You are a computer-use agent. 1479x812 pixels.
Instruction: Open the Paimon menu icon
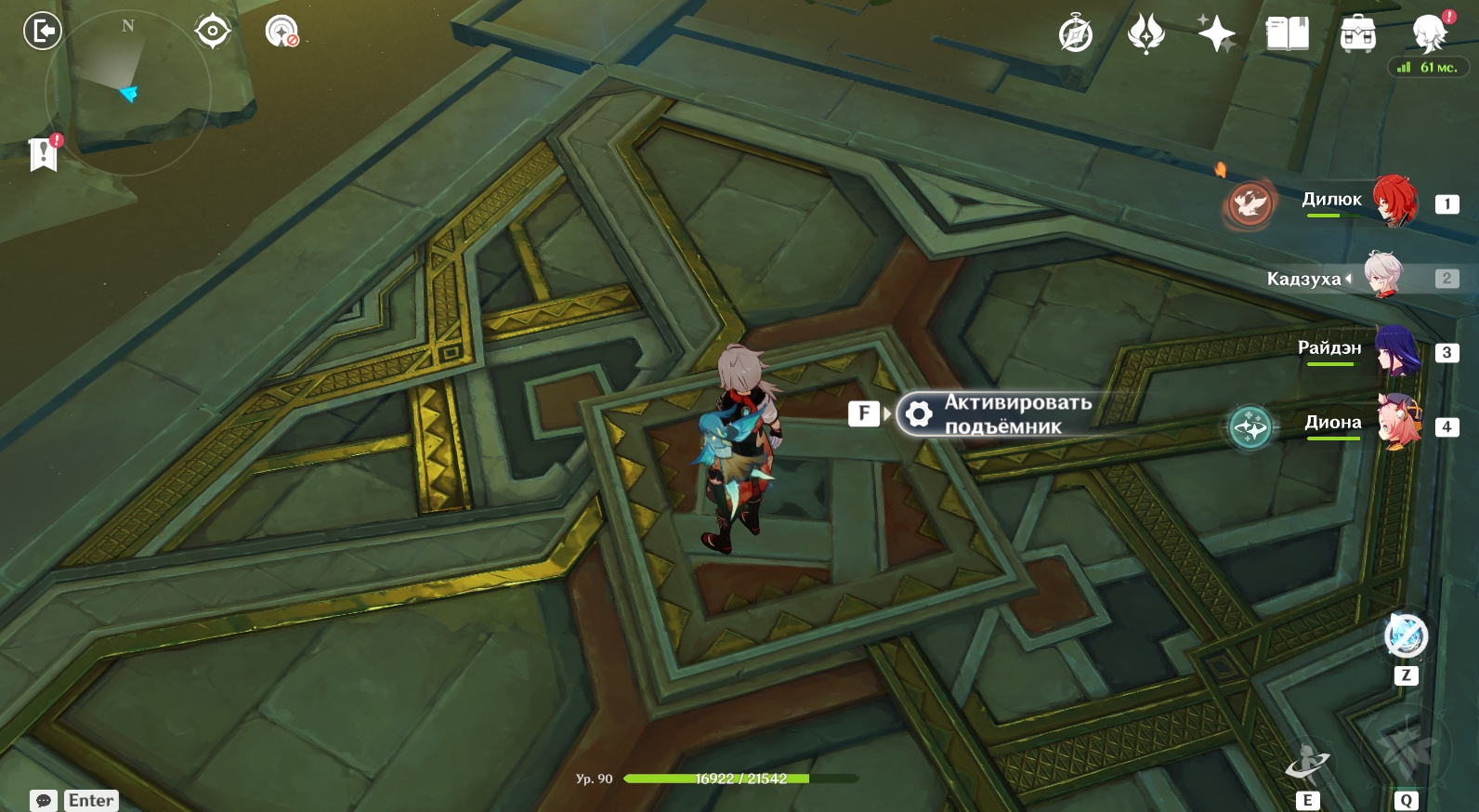point(1429,34)
